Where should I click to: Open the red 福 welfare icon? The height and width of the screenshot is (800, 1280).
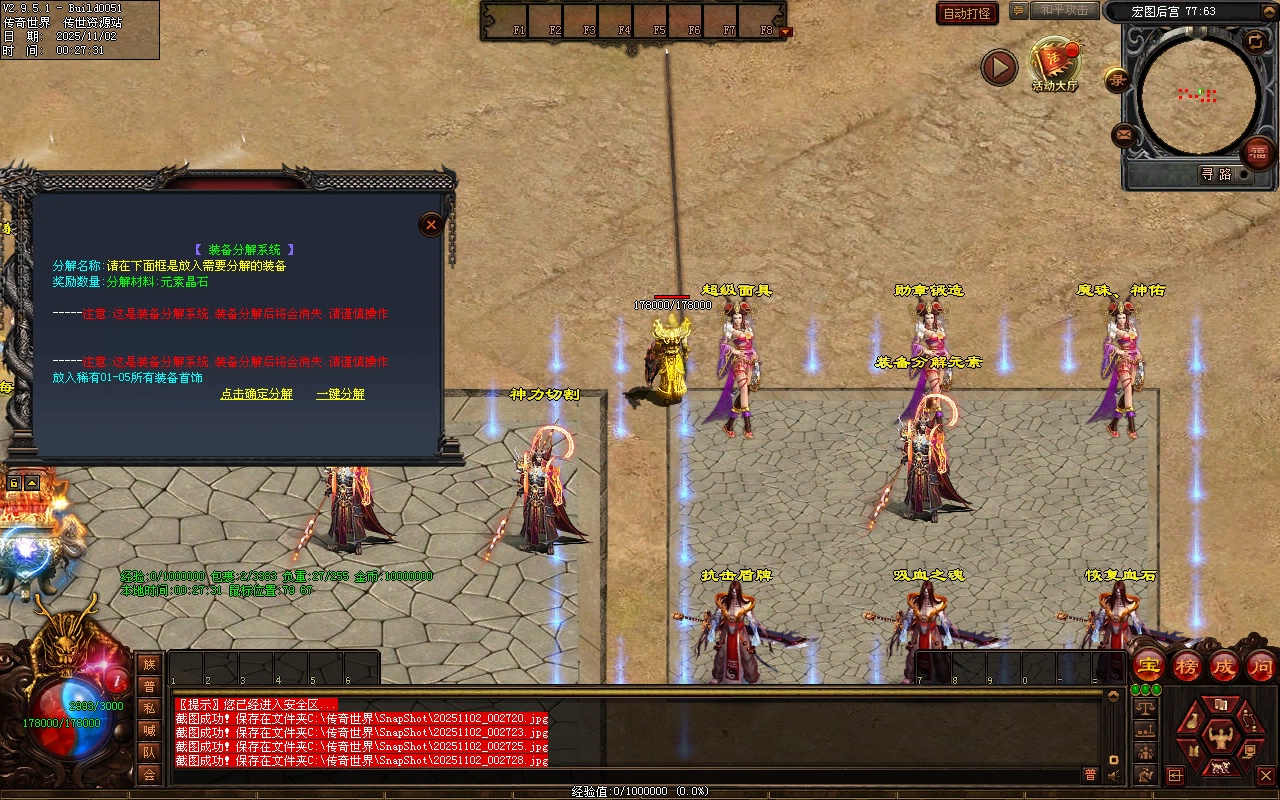point(1257,153)
